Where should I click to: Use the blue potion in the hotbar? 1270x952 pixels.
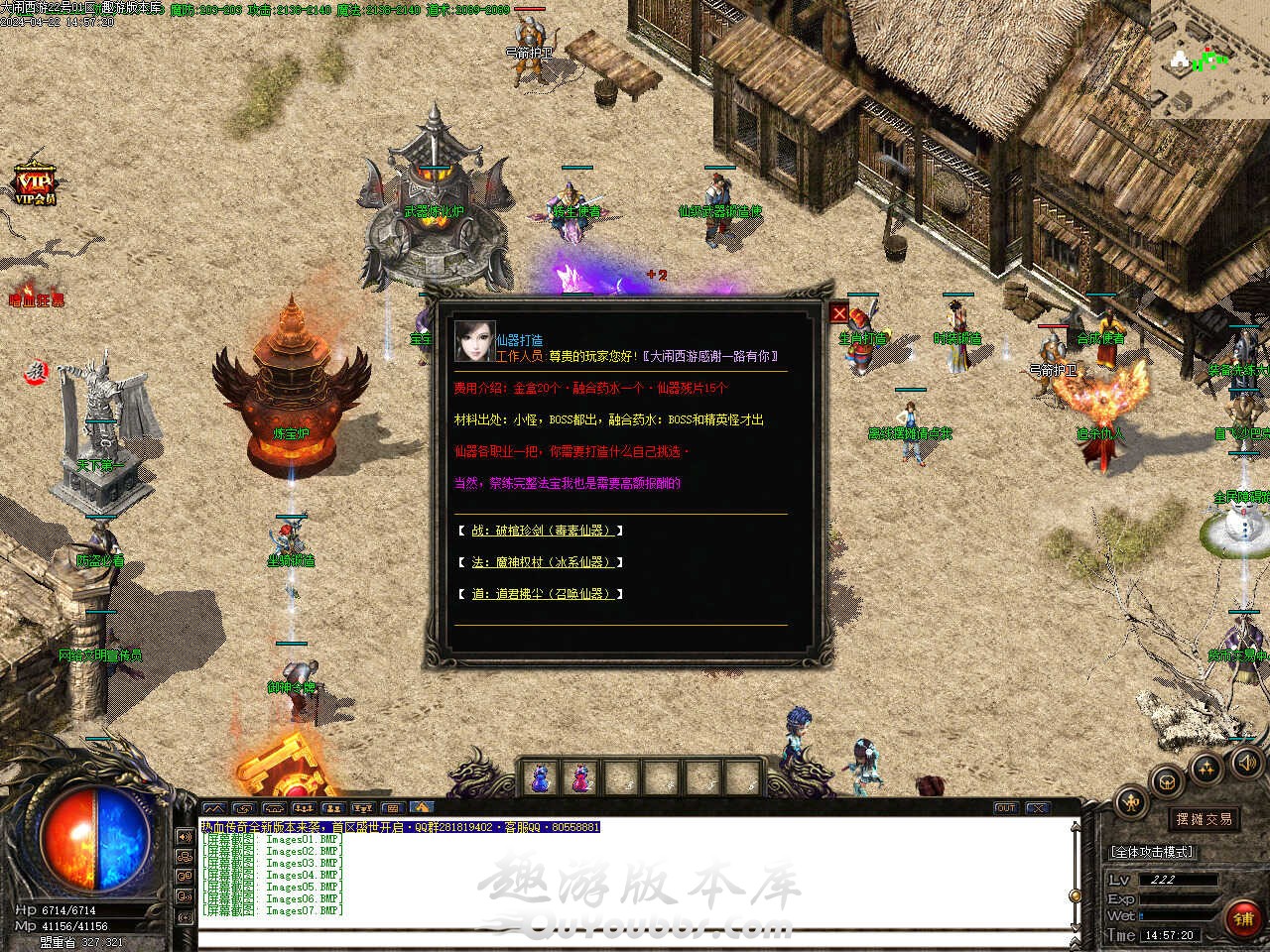click(x=541, y=777)
